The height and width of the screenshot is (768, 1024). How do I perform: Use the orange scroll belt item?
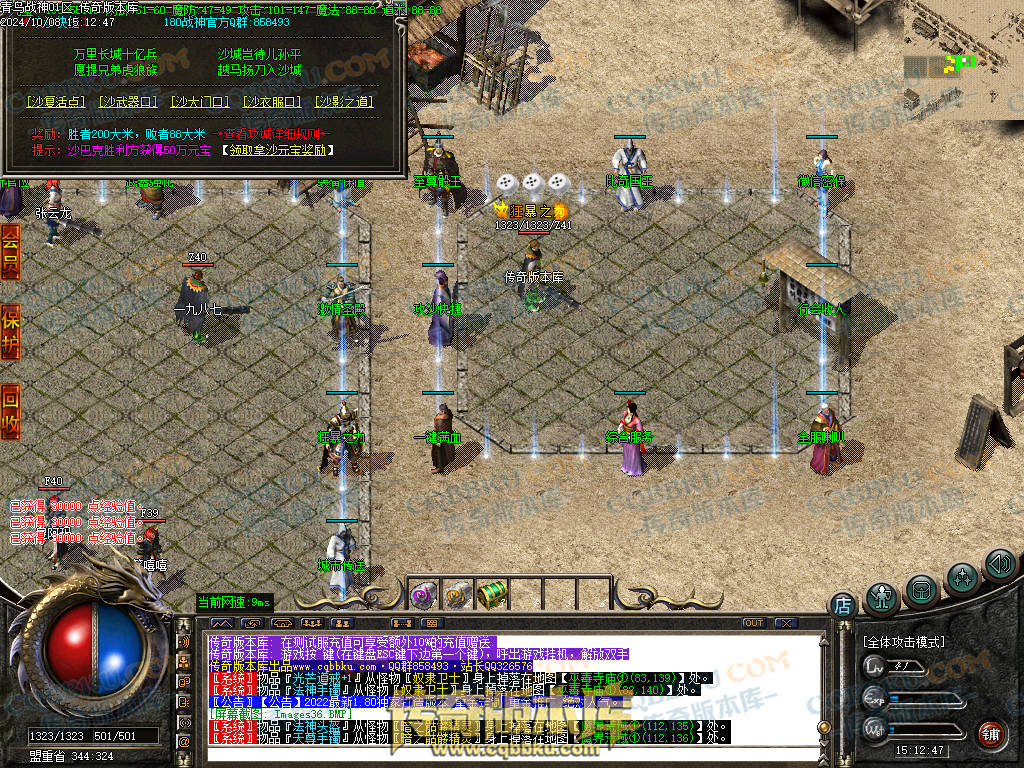click(457, 596)
